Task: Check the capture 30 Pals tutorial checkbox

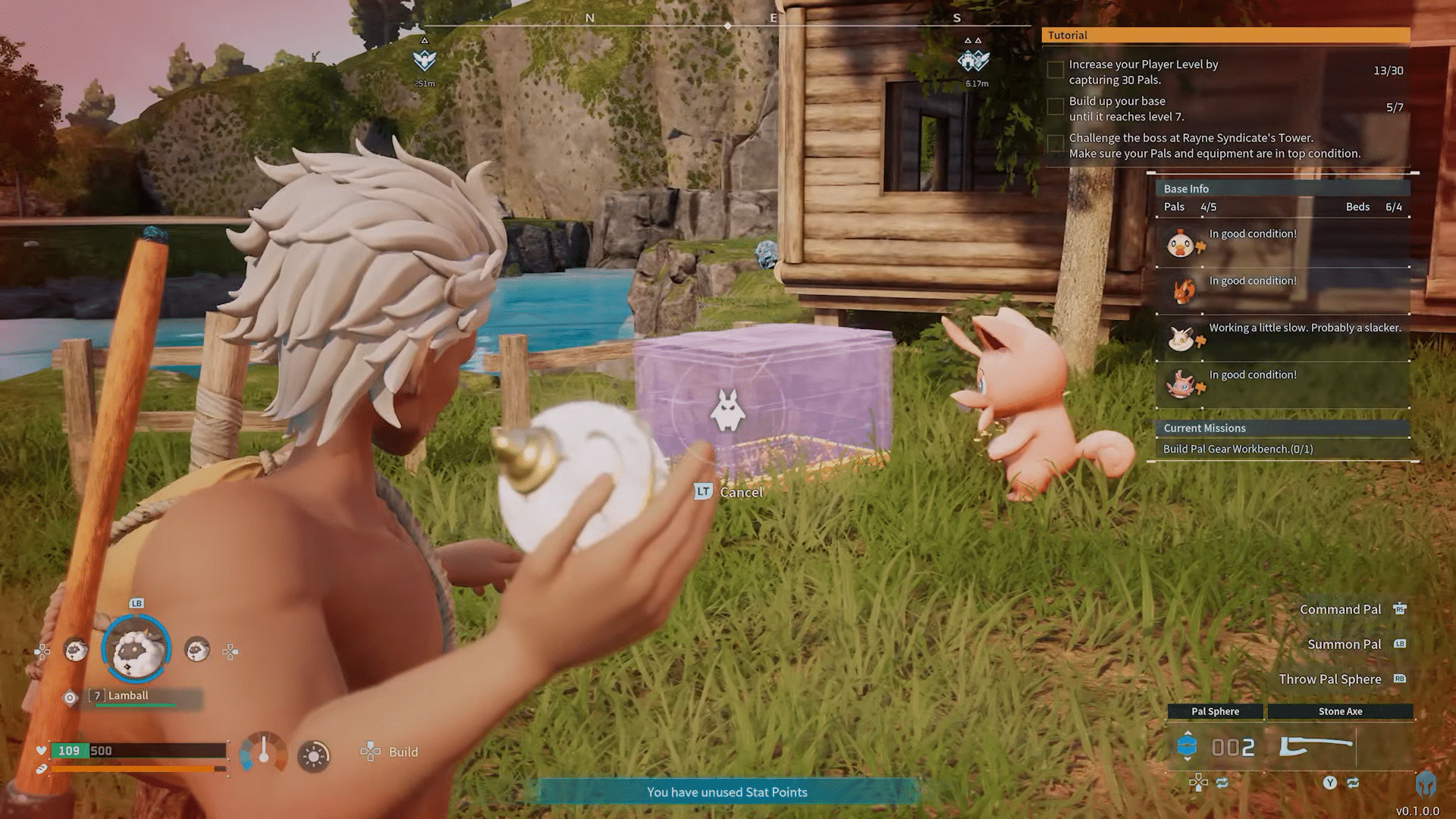Action: [x=1055, y=71]
